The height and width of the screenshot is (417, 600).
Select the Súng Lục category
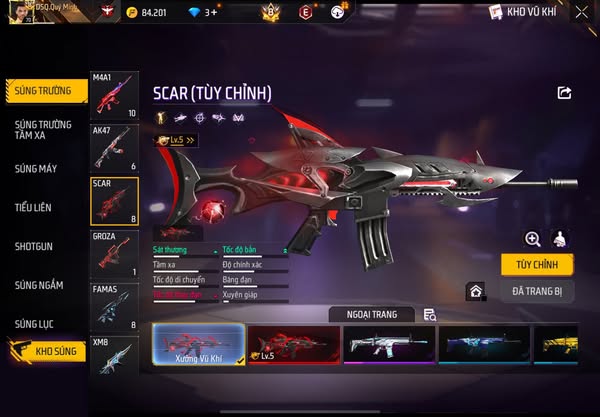point(34,324)
